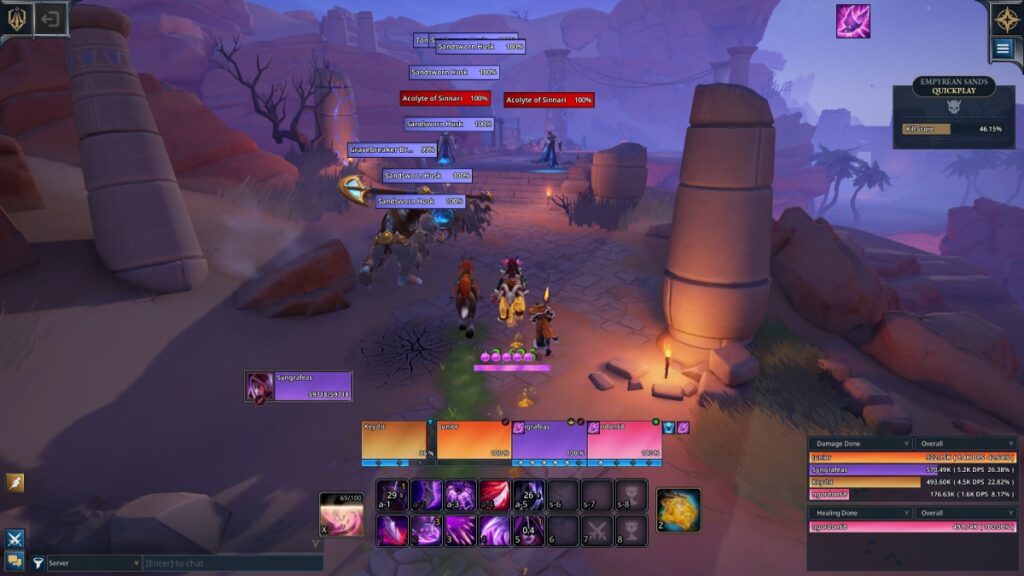Click the golden sprint icon
Viewport: 1024px width, 576px height.
coord(15,483)
